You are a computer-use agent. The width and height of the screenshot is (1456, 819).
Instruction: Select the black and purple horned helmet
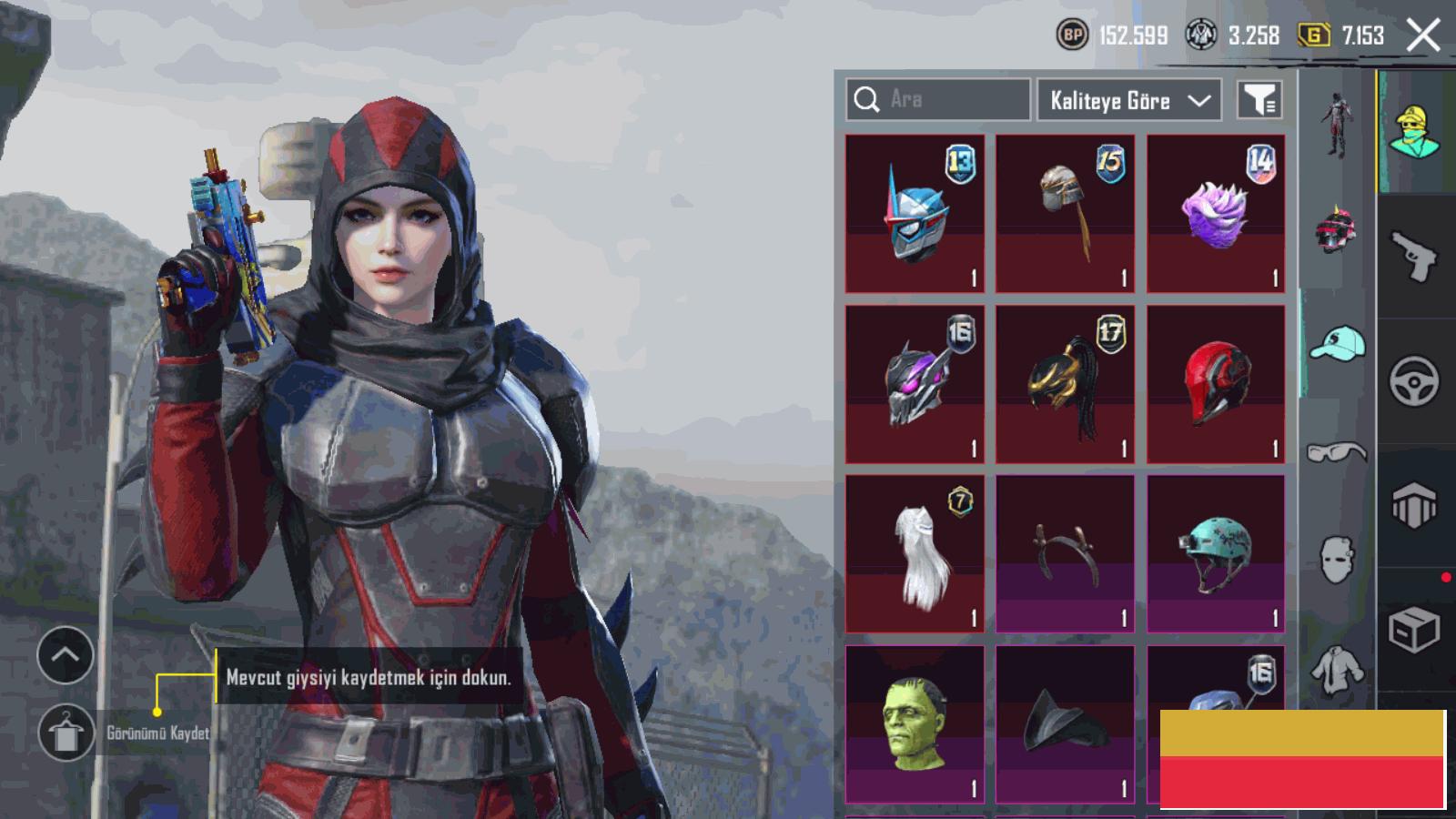point(915,384)
